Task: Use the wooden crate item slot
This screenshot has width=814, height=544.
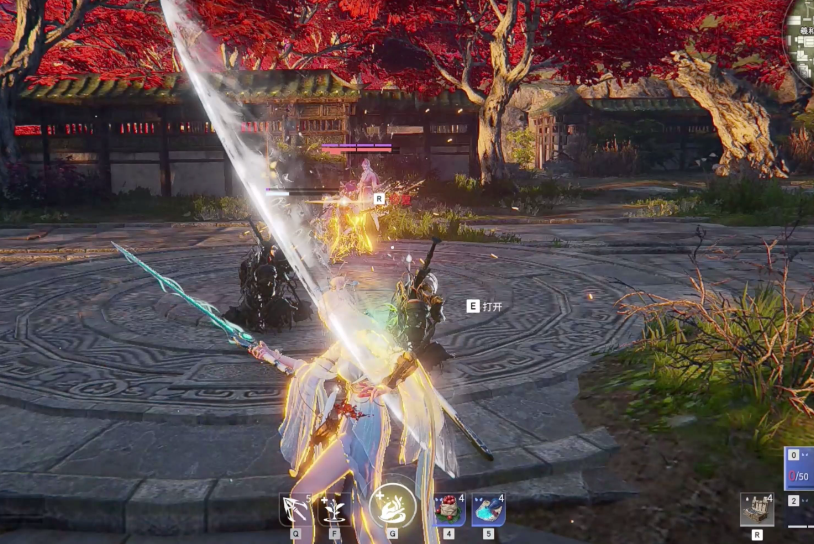Action: (x=757, y=509)
